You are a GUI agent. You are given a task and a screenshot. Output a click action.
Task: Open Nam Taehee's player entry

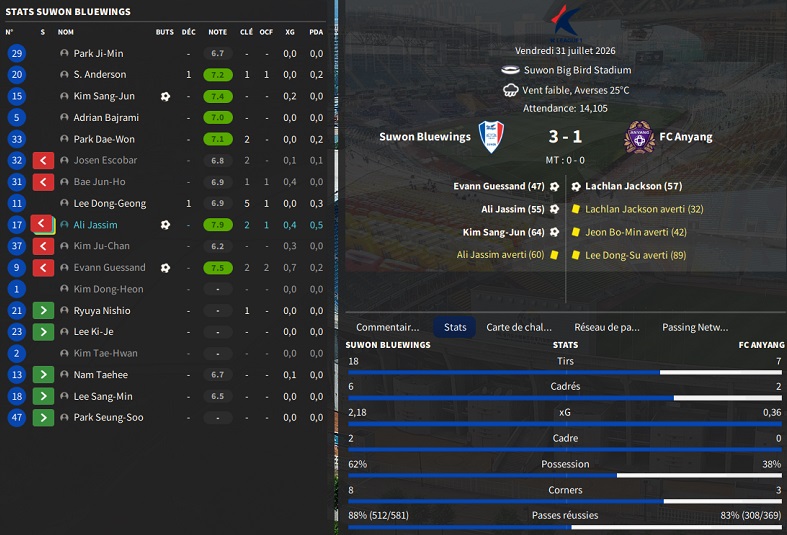(101, 375)
